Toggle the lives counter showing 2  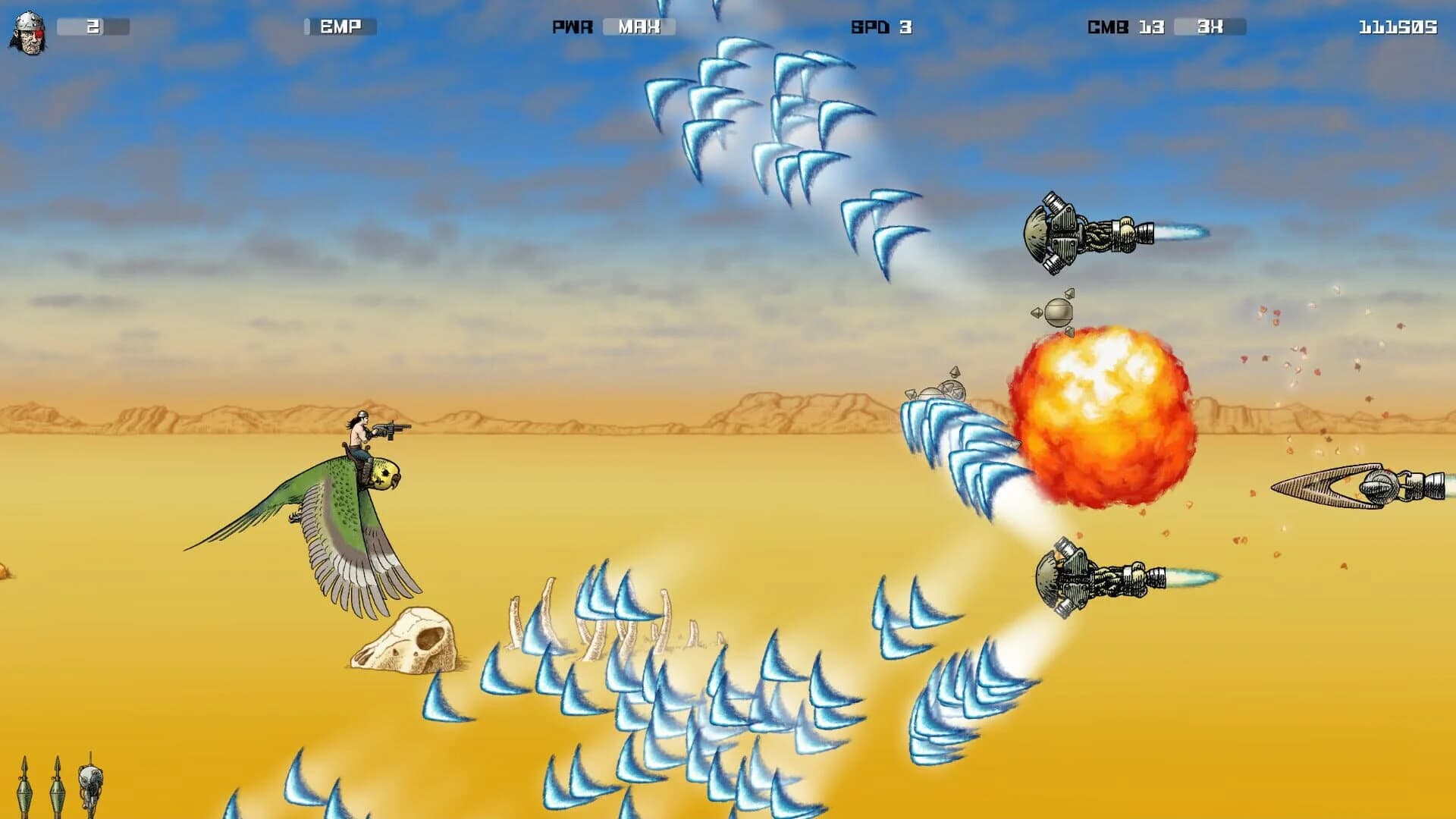(93, 24)
